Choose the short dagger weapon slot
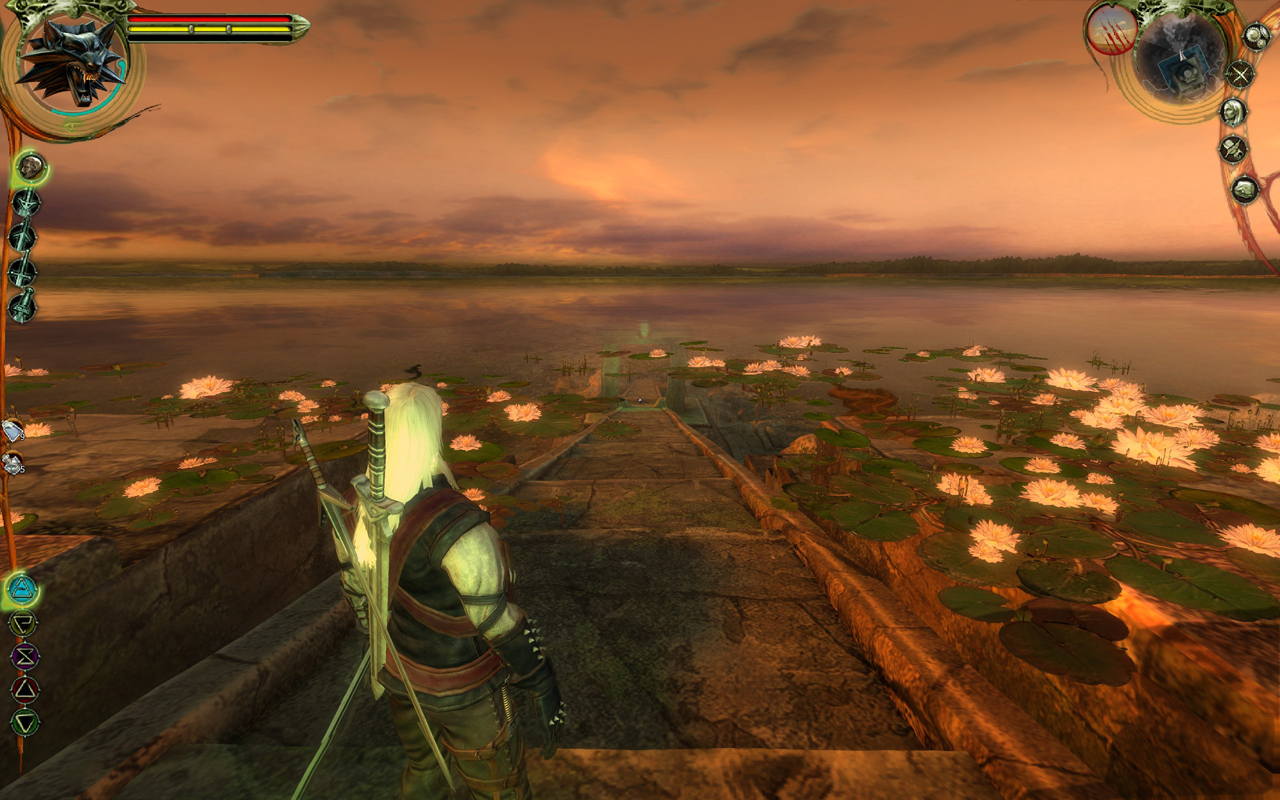This screenshot has height=800, width=1280. click(x=22, y=305)
